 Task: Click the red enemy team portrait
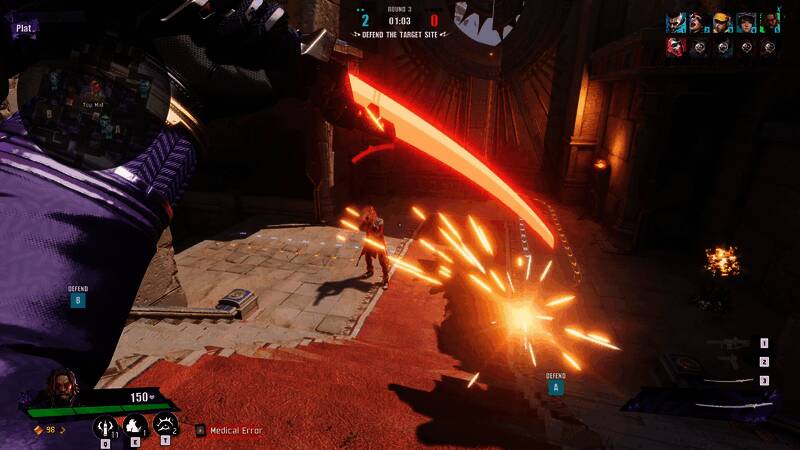pos(676,47)
